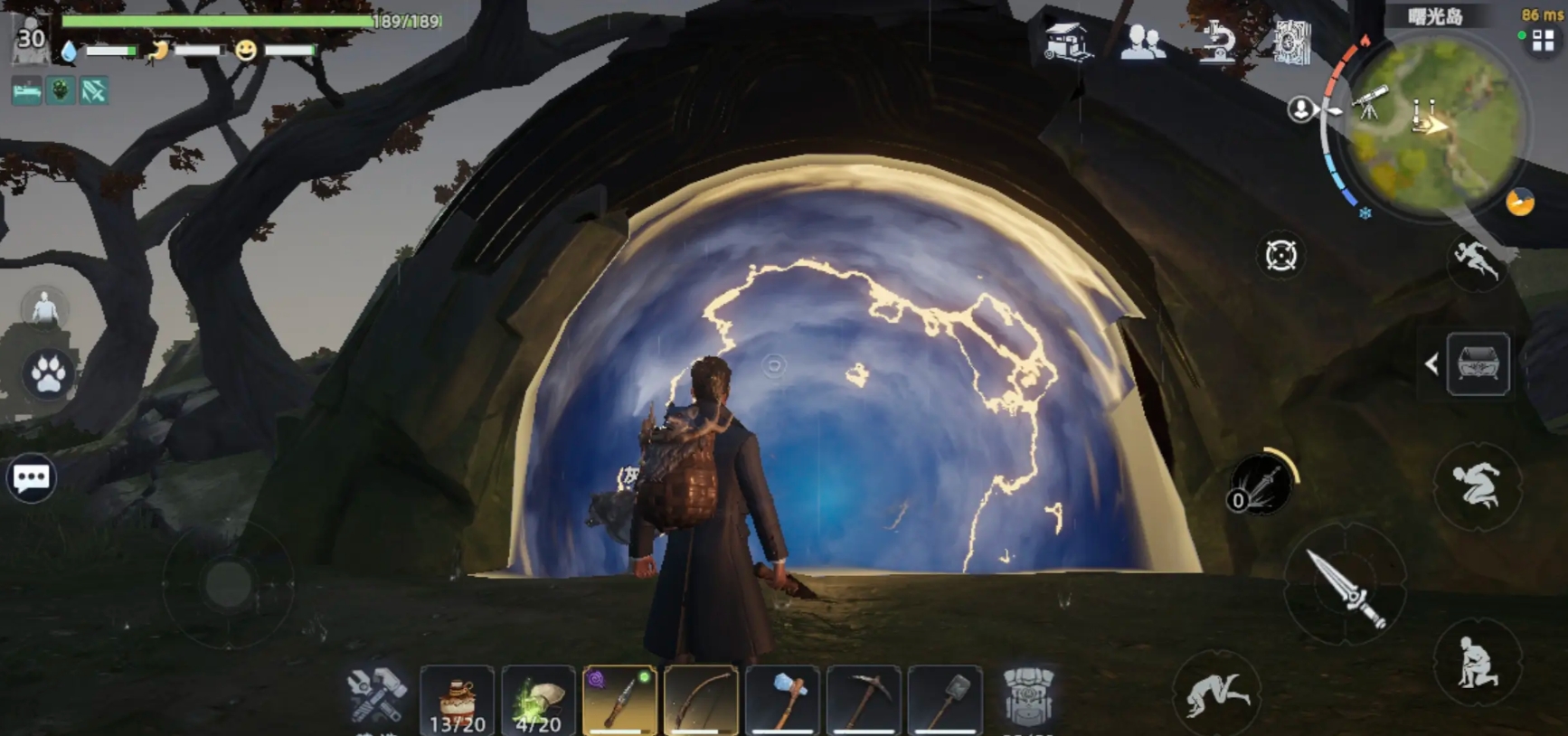Equip the pickaxe from the hotbar
Image resolution: width=1568 pixels, height=736 pixels.
[x=864, y=700]
